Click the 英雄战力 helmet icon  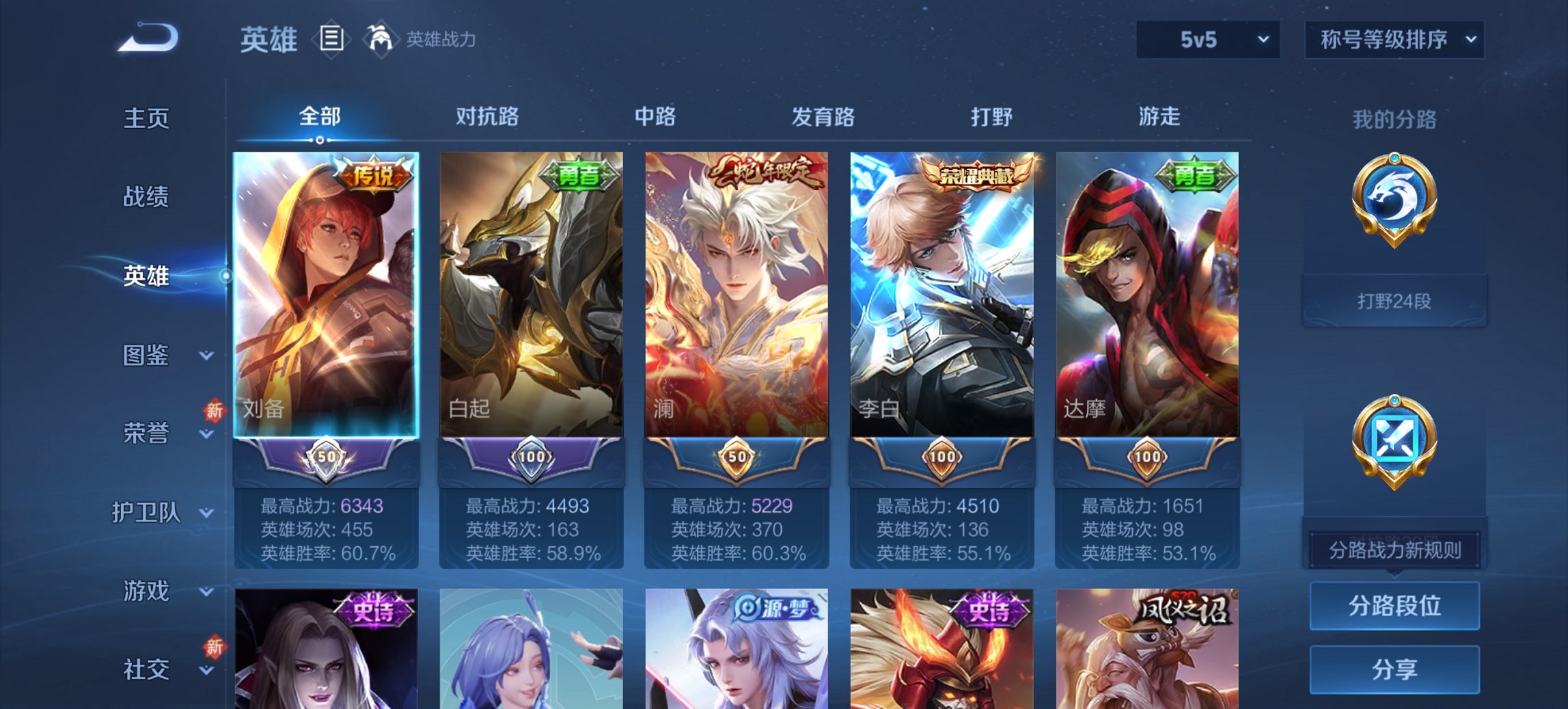[380, 40]
